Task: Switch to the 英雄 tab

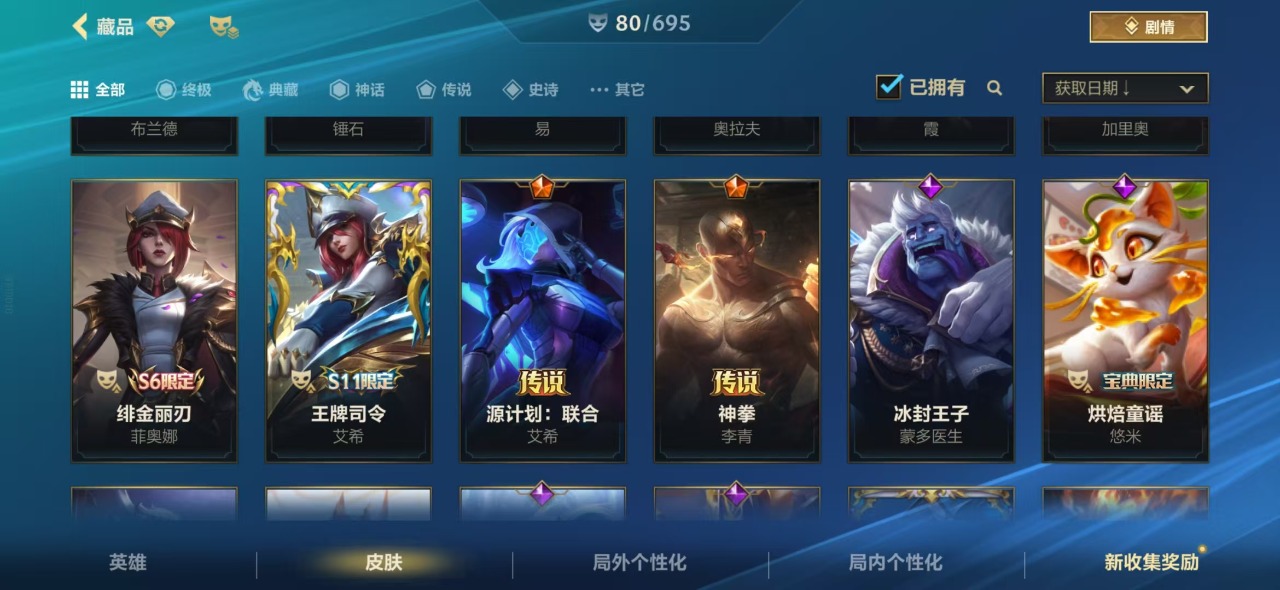Action: pyautogui.click(x=128, y=563)
